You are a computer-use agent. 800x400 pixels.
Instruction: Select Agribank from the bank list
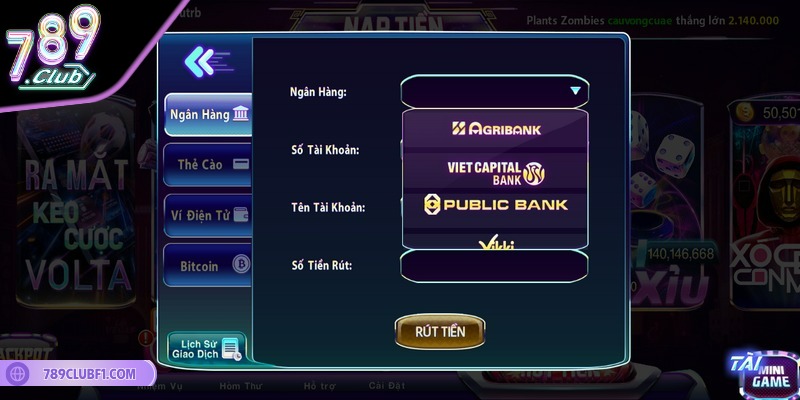click(496, 128)
